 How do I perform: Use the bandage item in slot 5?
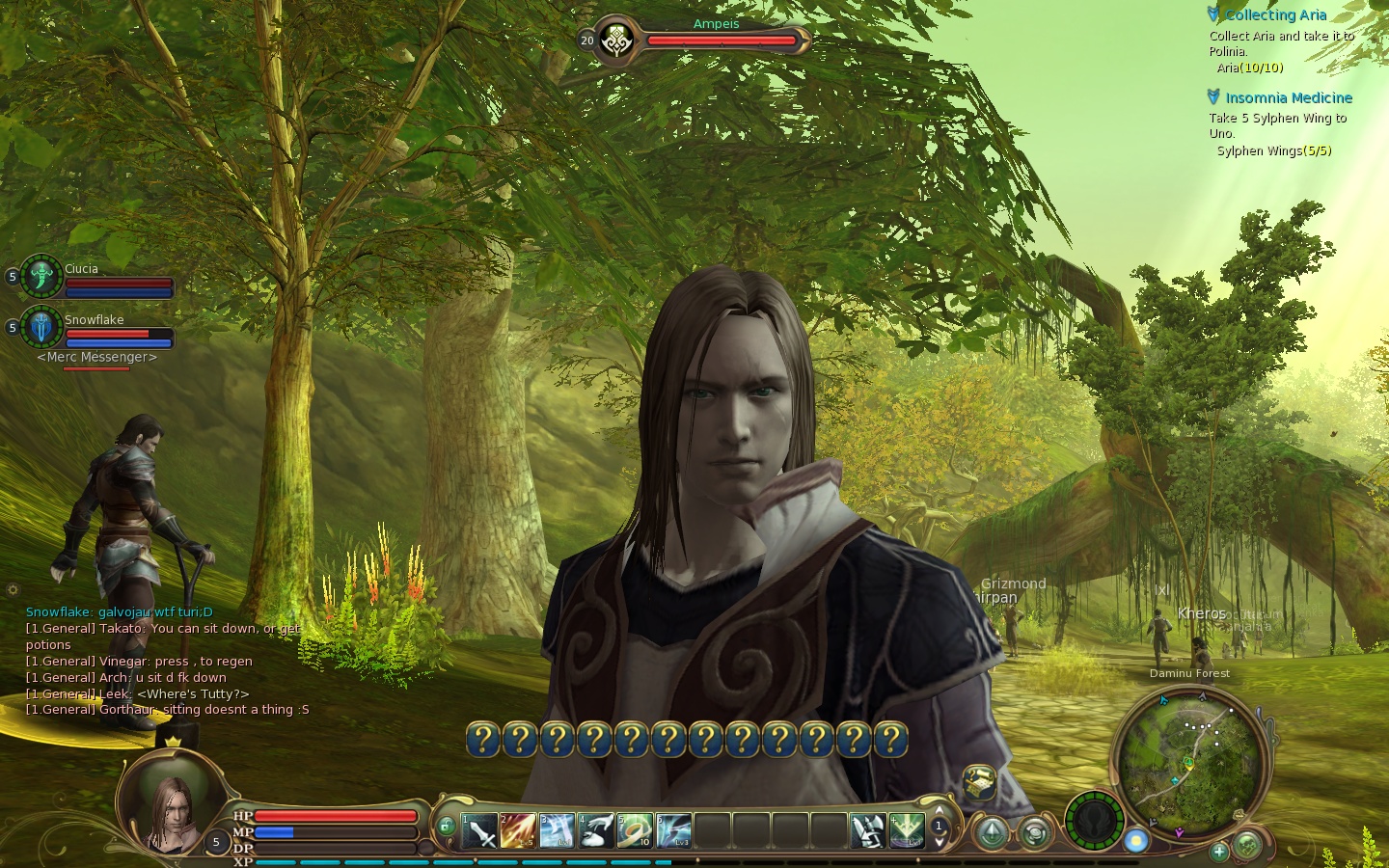click(x=635, y=829)
